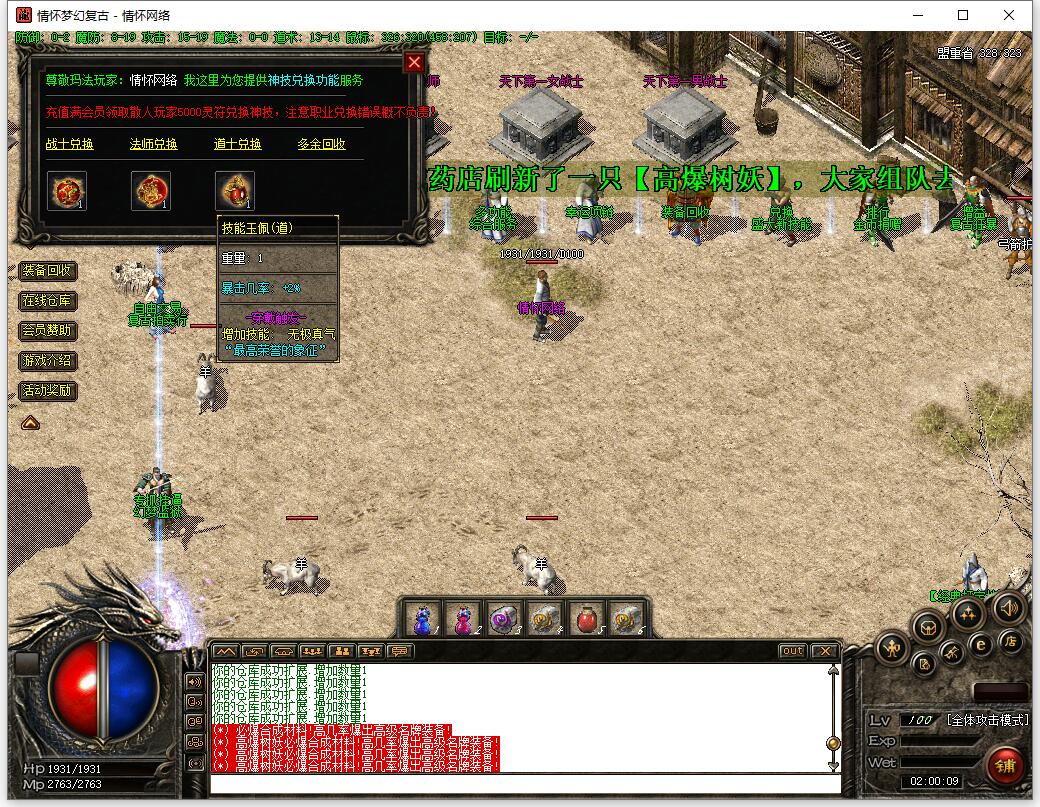Viewport: 1040px width, 807px height.
Task: Use the blue potion in hotbar slot 1
Action: point(423,619)
